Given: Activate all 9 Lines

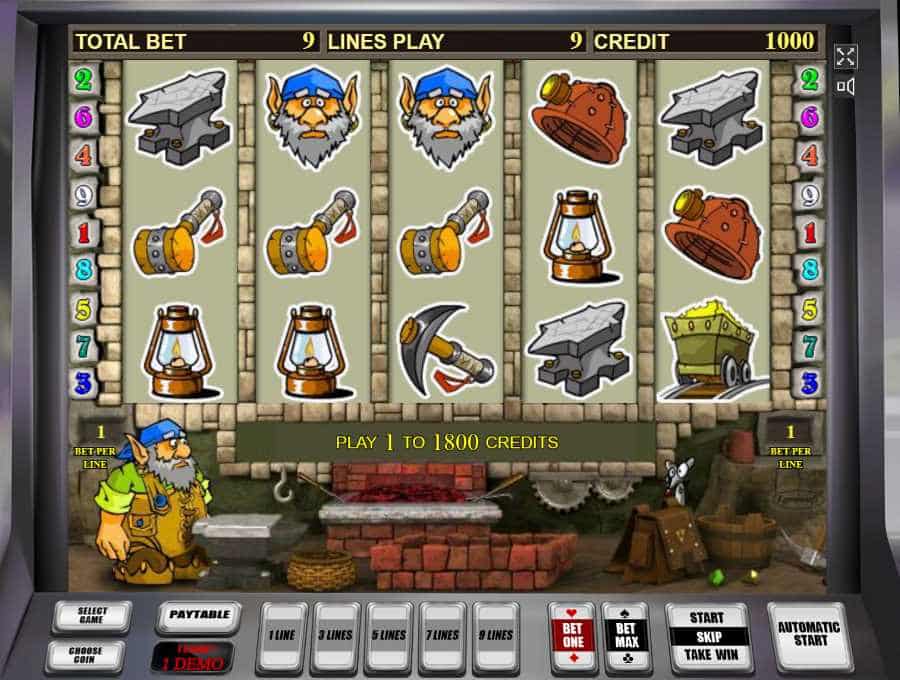Looking at the screenshot, I should 497,635.
